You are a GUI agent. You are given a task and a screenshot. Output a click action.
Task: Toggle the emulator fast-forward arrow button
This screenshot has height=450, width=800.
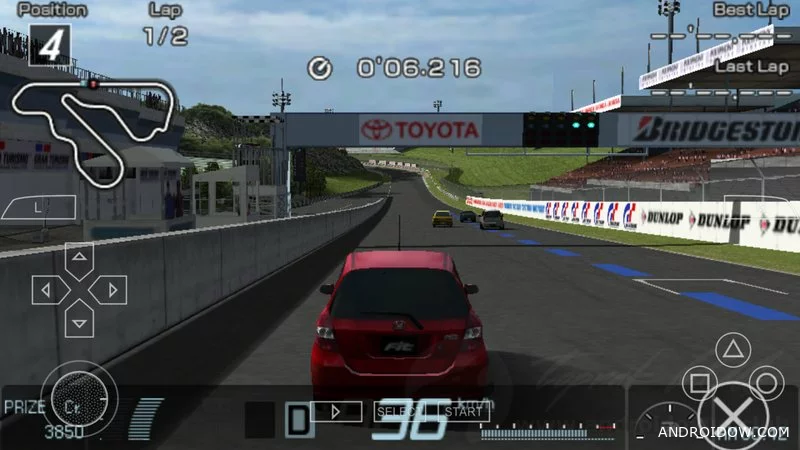(336, 411)
